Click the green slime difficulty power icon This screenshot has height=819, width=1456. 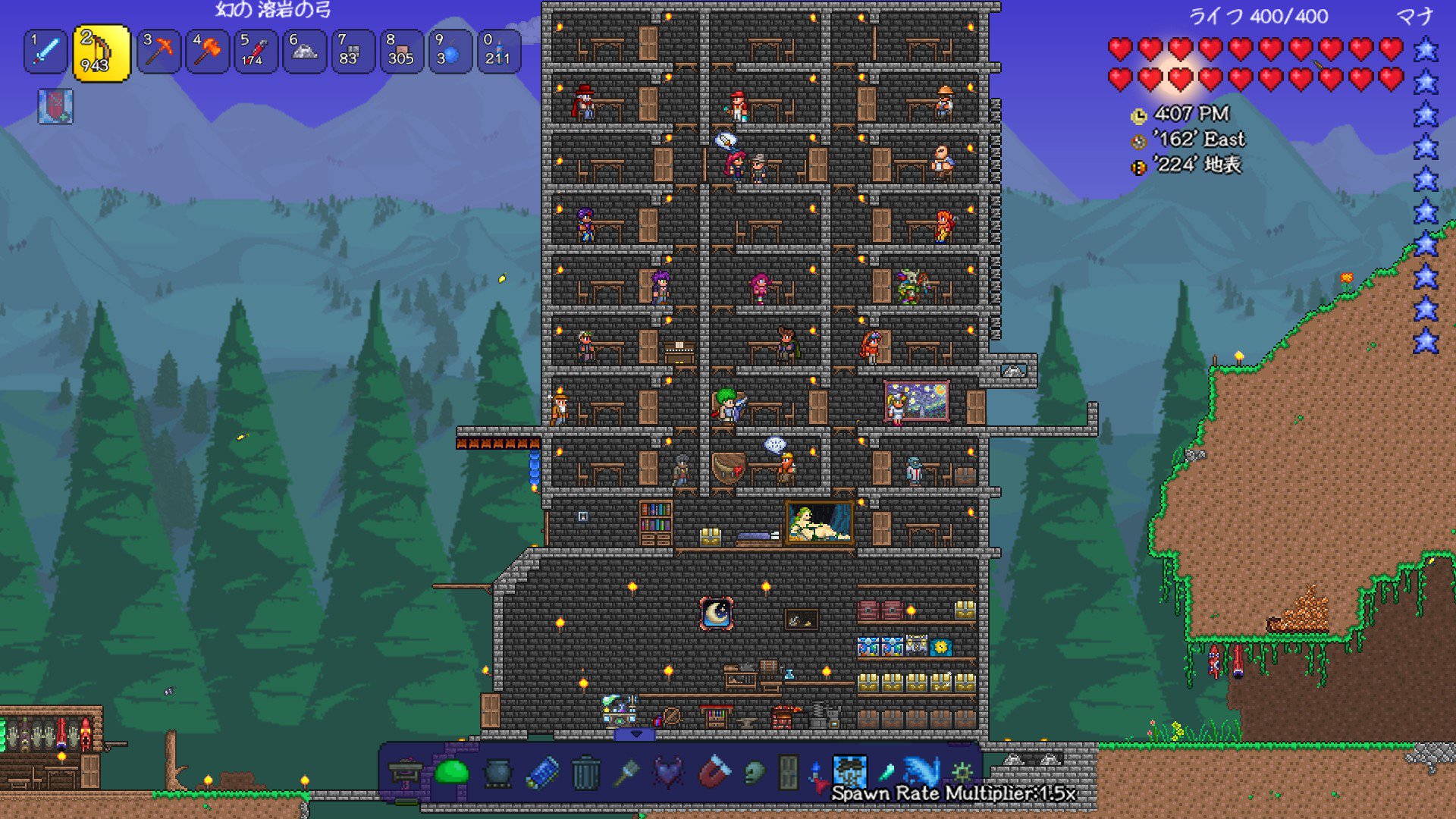pos(450,771)
